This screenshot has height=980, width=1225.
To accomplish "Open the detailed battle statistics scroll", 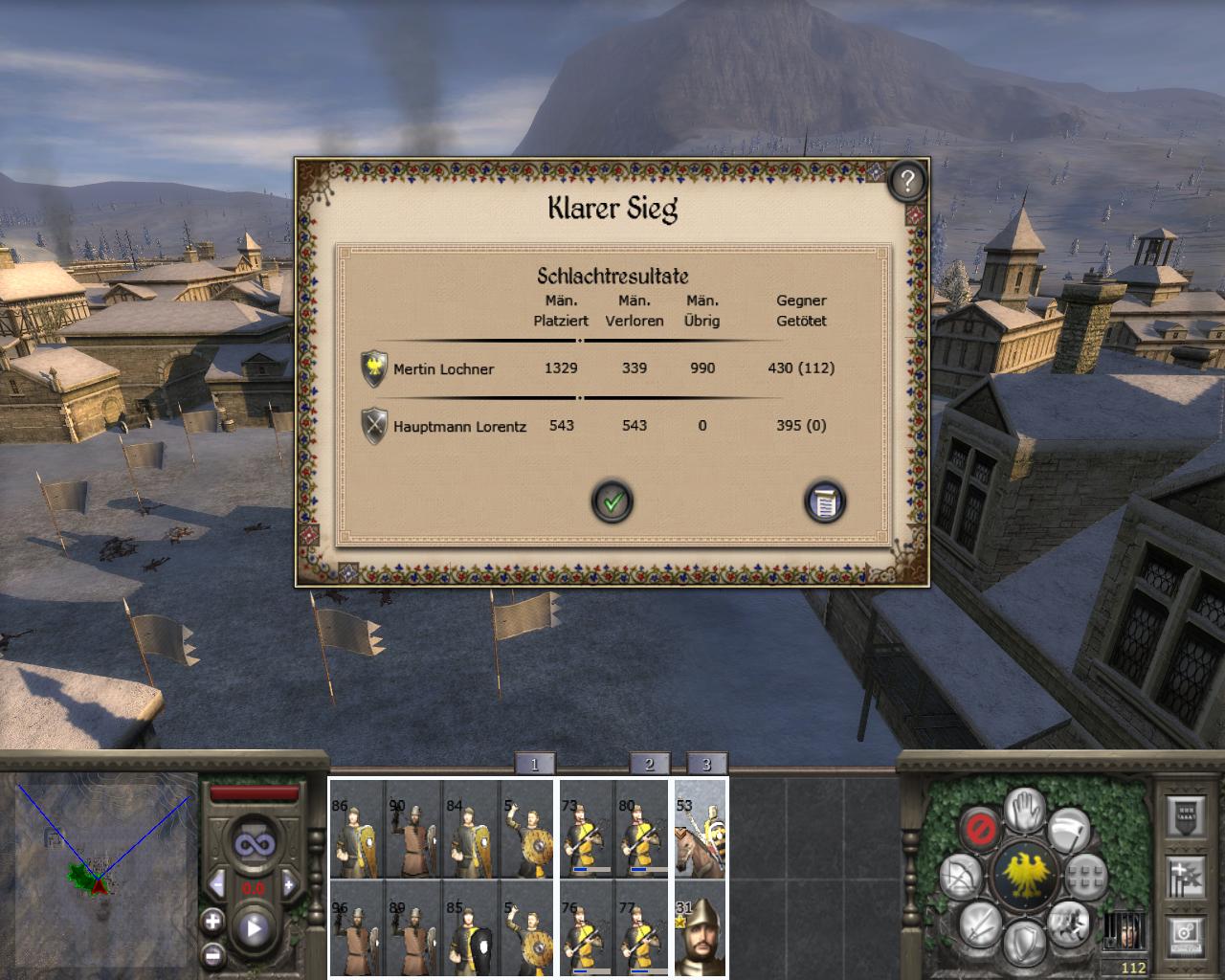I will pos(824,501).
